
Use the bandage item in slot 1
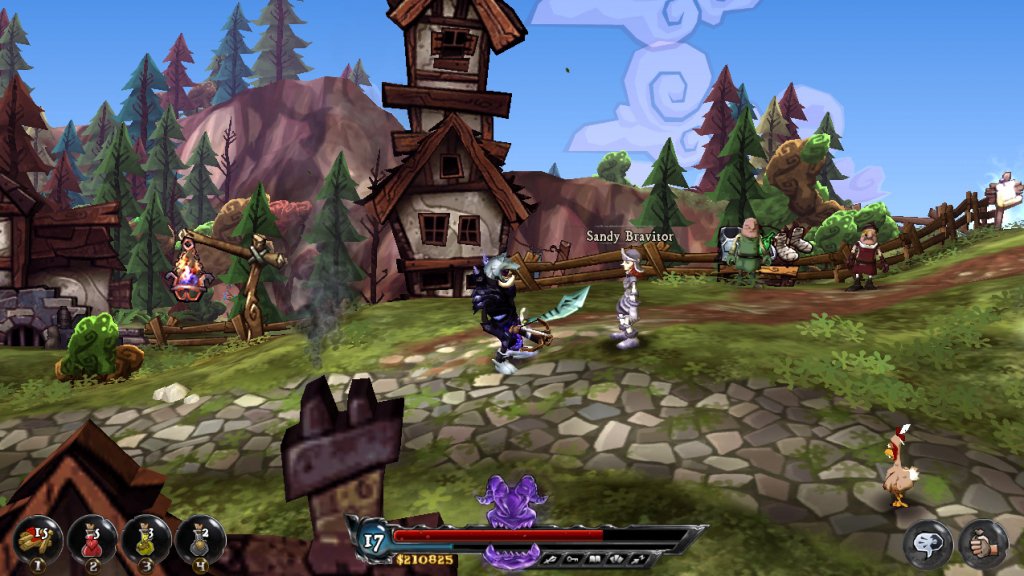(38, 541)
